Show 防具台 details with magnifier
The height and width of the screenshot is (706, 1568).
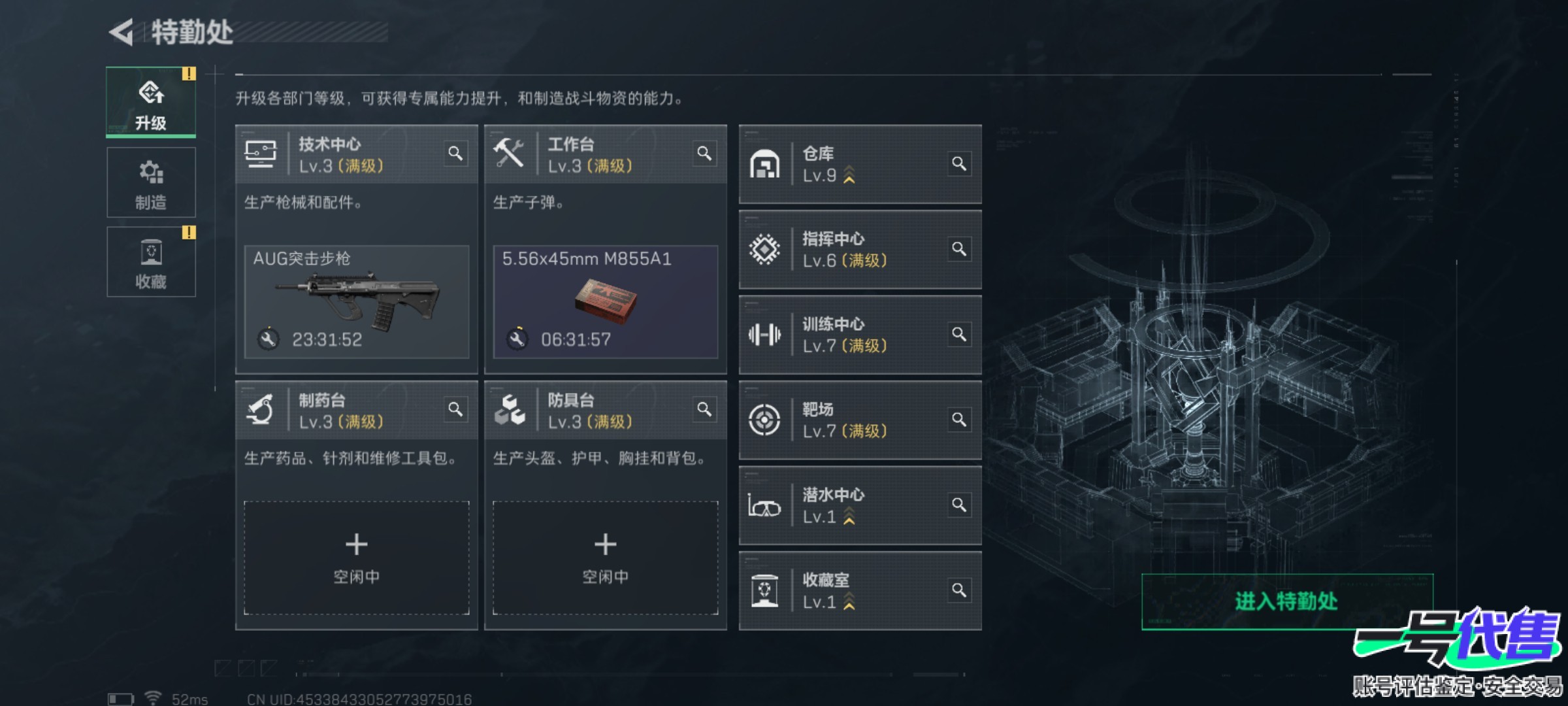tap(704, 409)
